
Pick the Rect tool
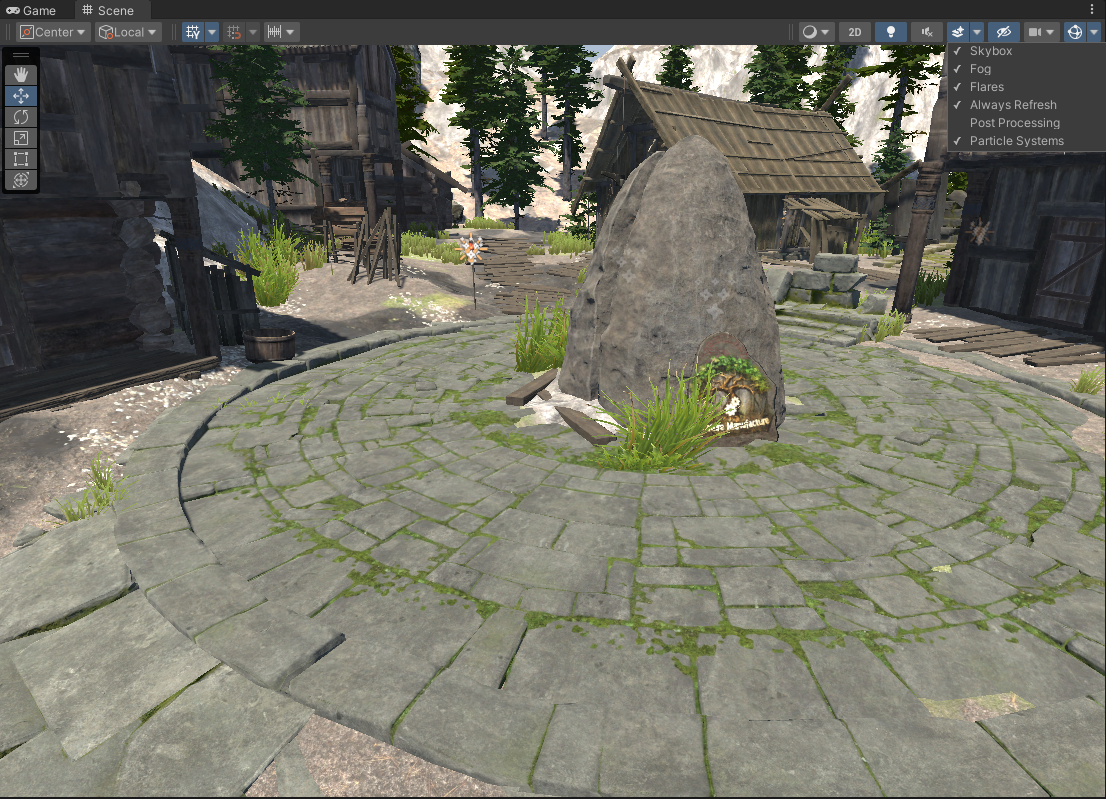coord(21,159)
